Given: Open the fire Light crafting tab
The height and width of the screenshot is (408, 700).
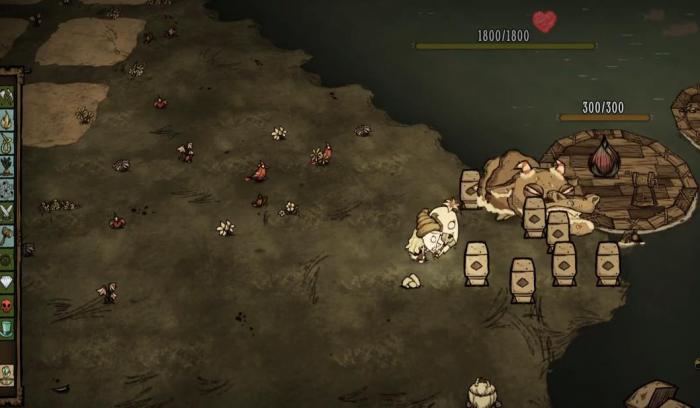Looking at the screenshot, I should 7,120.
